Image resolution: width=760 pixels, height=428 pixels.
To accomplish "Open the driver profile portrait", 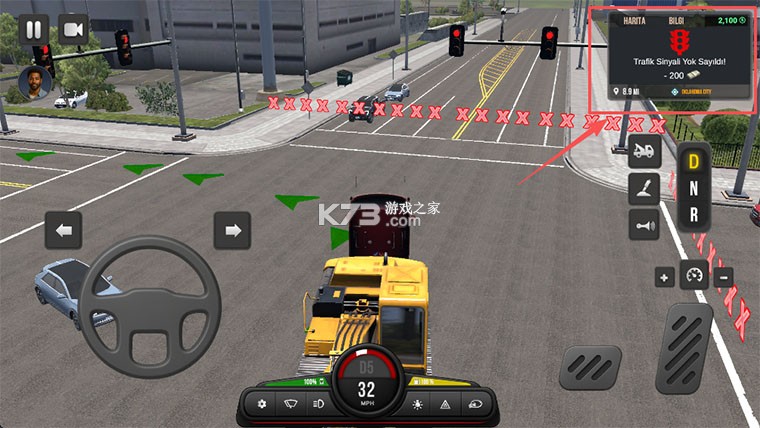I will coord(33,84).
